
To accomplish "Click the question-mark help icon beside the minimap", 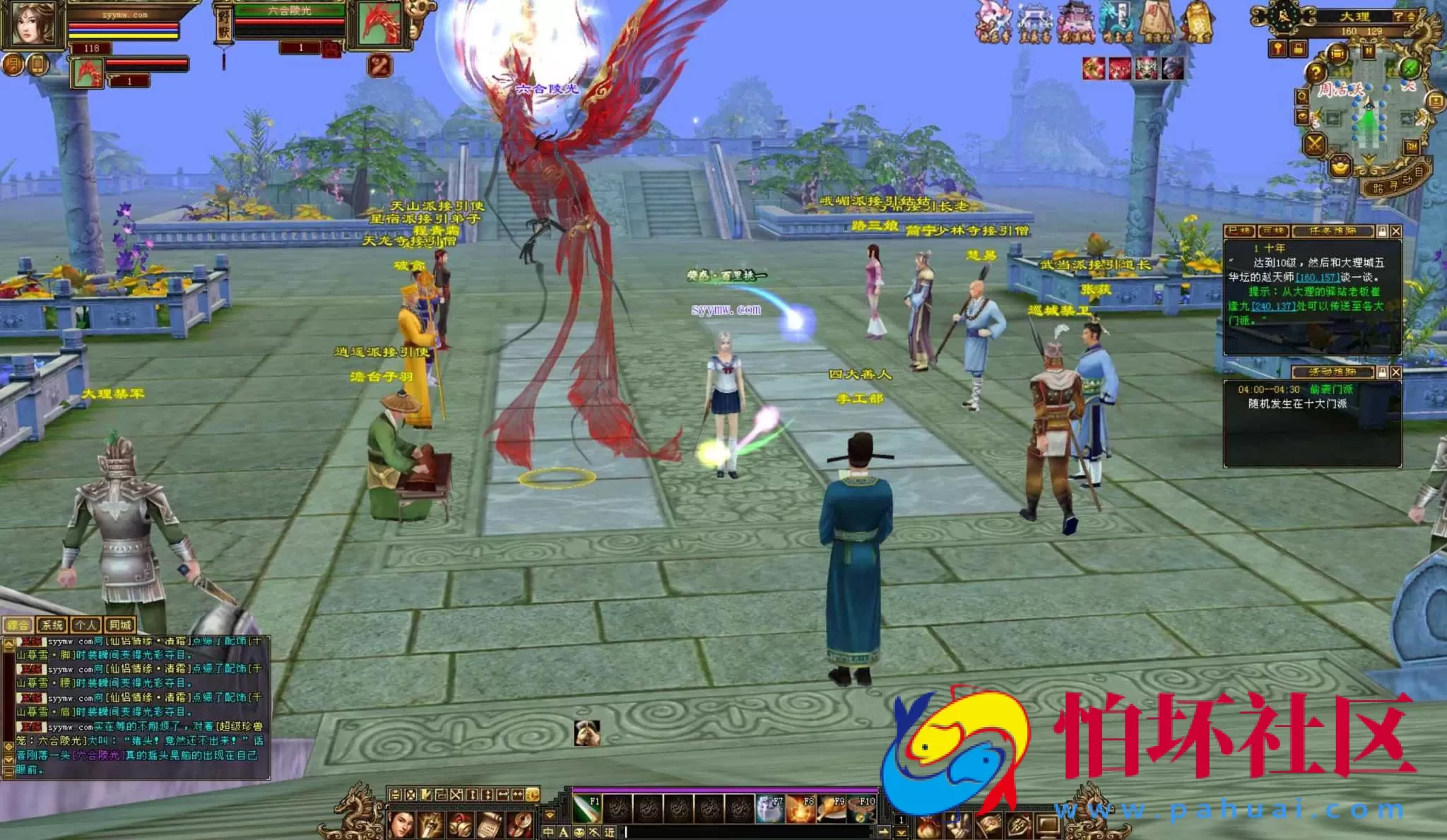I will click(x=1316, y=72).
